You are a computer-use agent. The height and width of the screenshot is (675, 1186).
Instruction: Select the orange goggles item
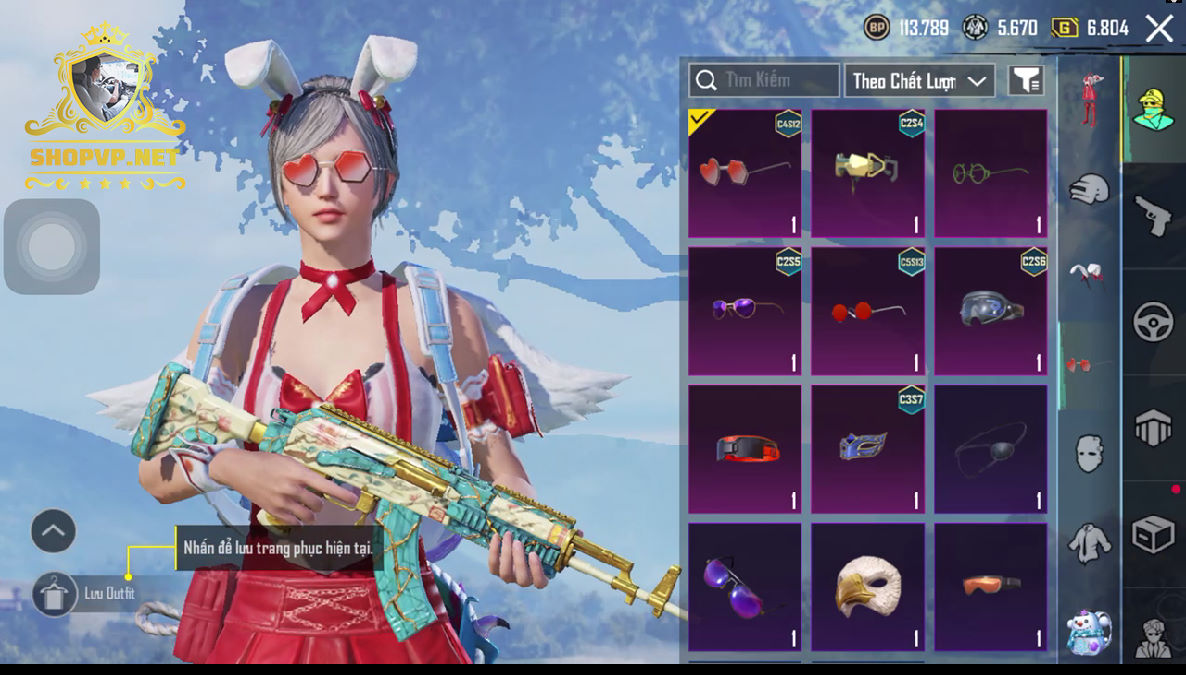click(991, 587)
